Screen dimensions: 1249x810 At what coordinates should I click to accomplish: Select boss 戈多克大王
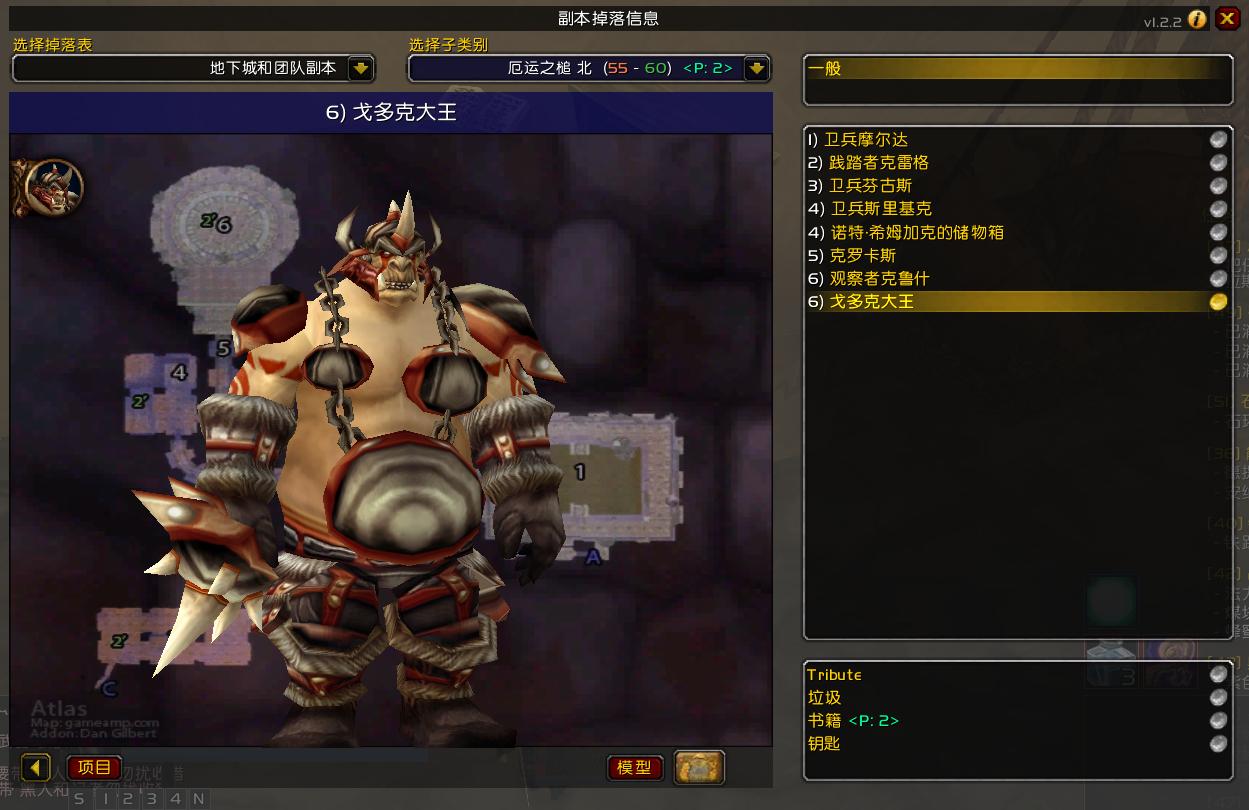(870, 301)
